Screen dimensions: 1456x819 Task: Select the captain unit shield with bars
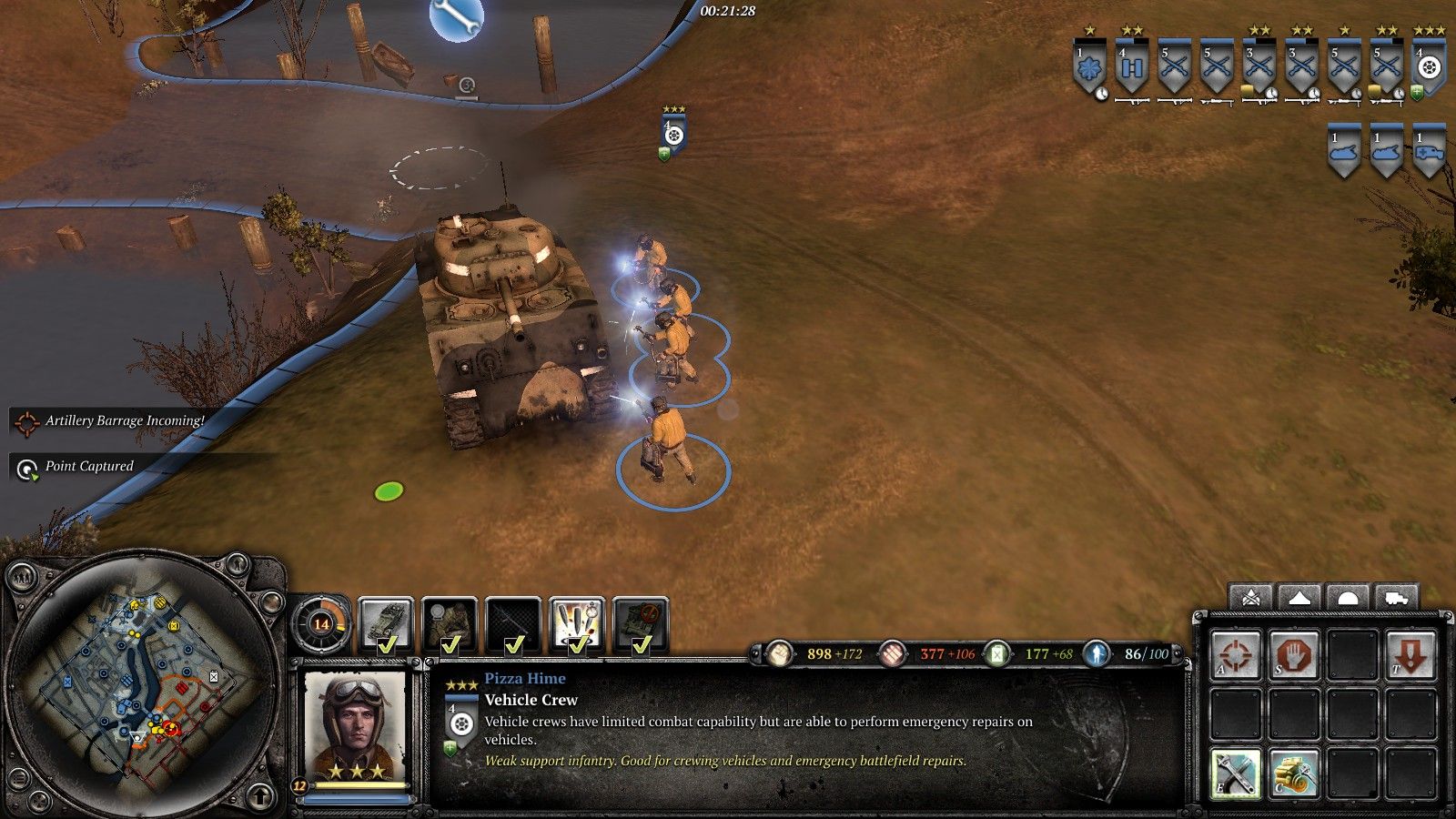[1131, 68]
